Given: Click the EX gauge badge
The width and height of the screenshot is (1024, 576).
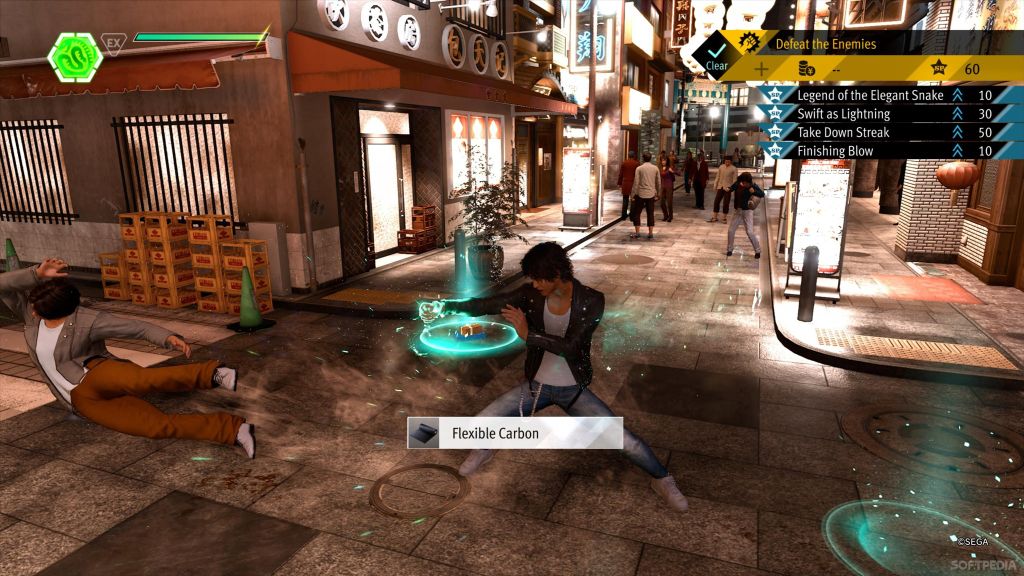Looking at the screenshot, I should click(114, 45).
